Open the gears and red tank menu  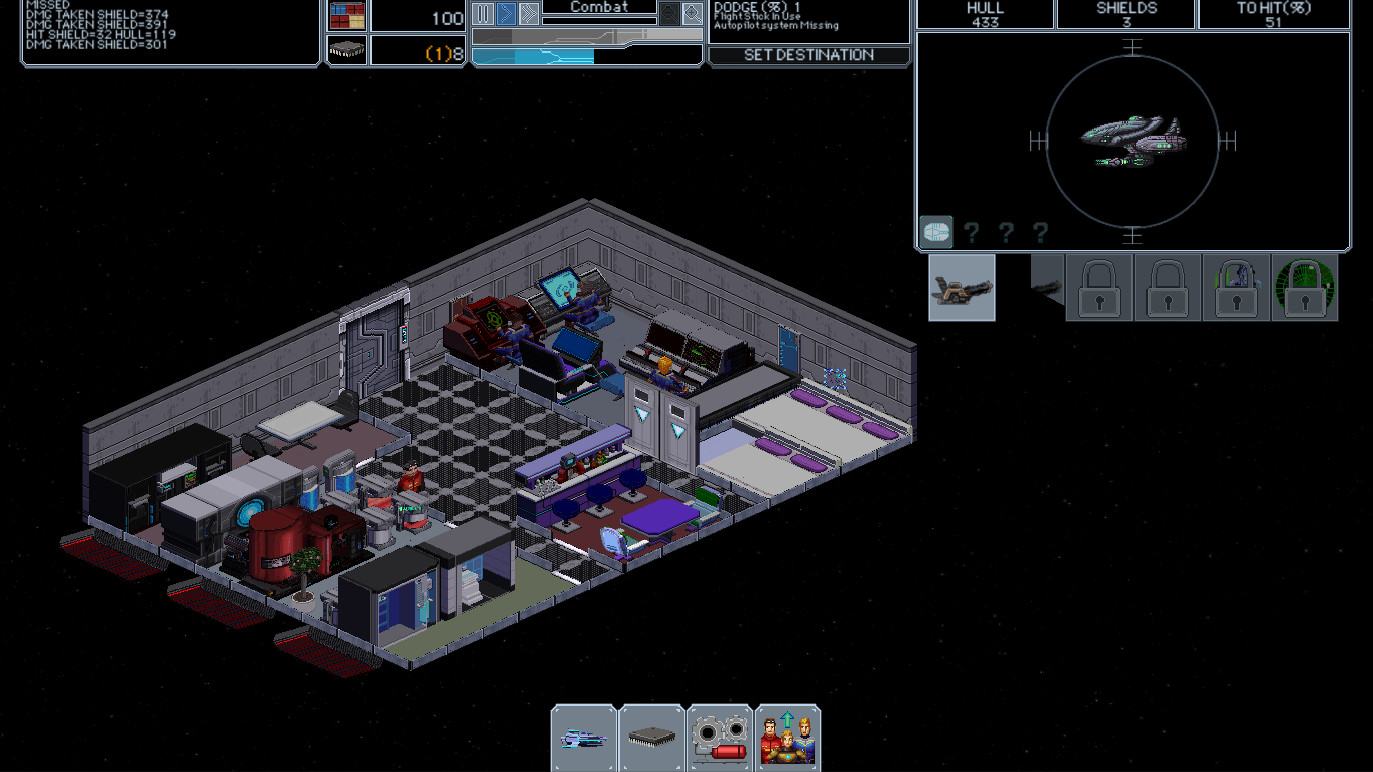coord(720,738)
